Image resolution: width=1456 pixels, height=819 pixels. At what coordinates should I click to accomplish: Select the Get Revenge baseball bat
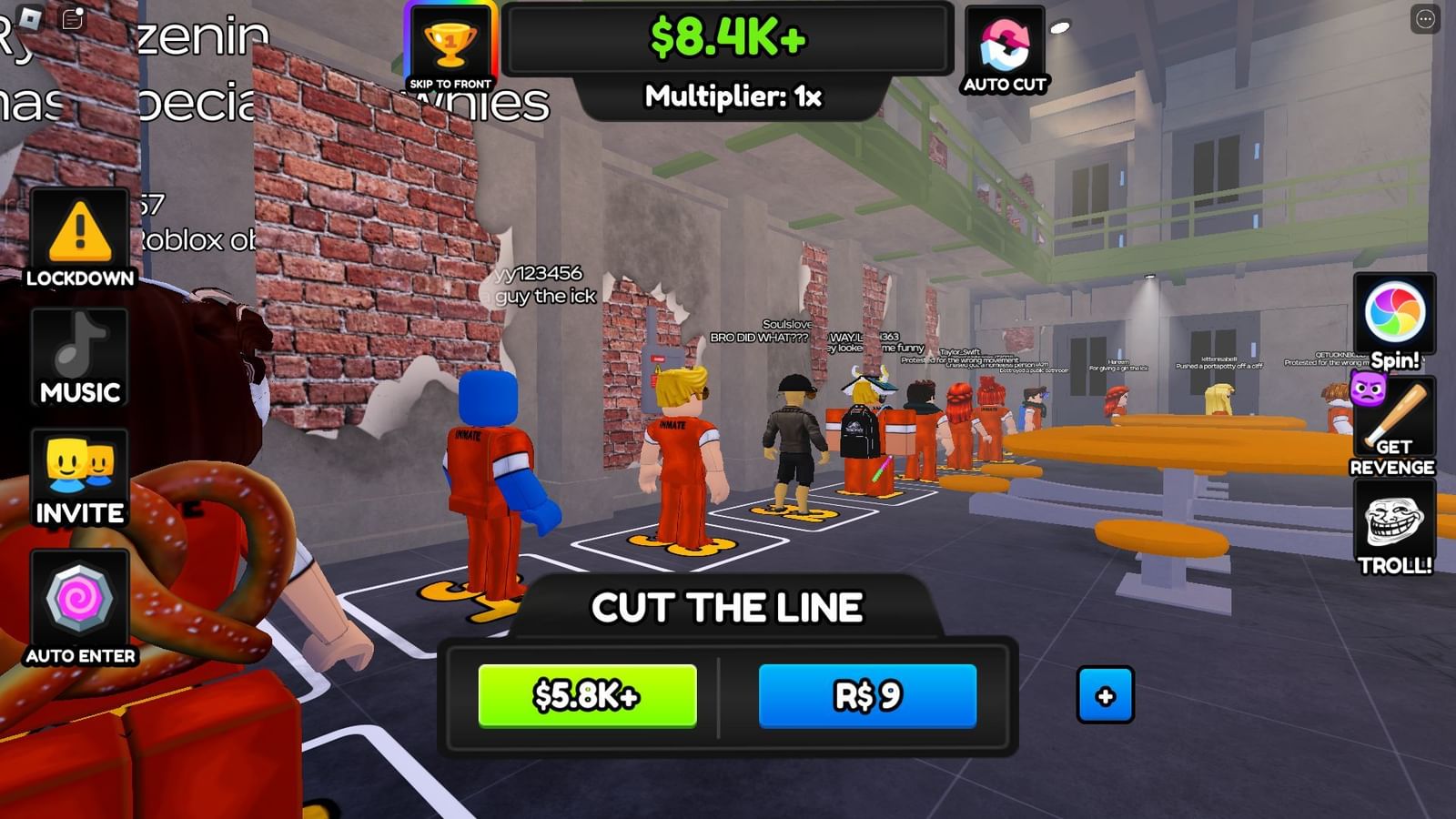[x=1396, y=419]
